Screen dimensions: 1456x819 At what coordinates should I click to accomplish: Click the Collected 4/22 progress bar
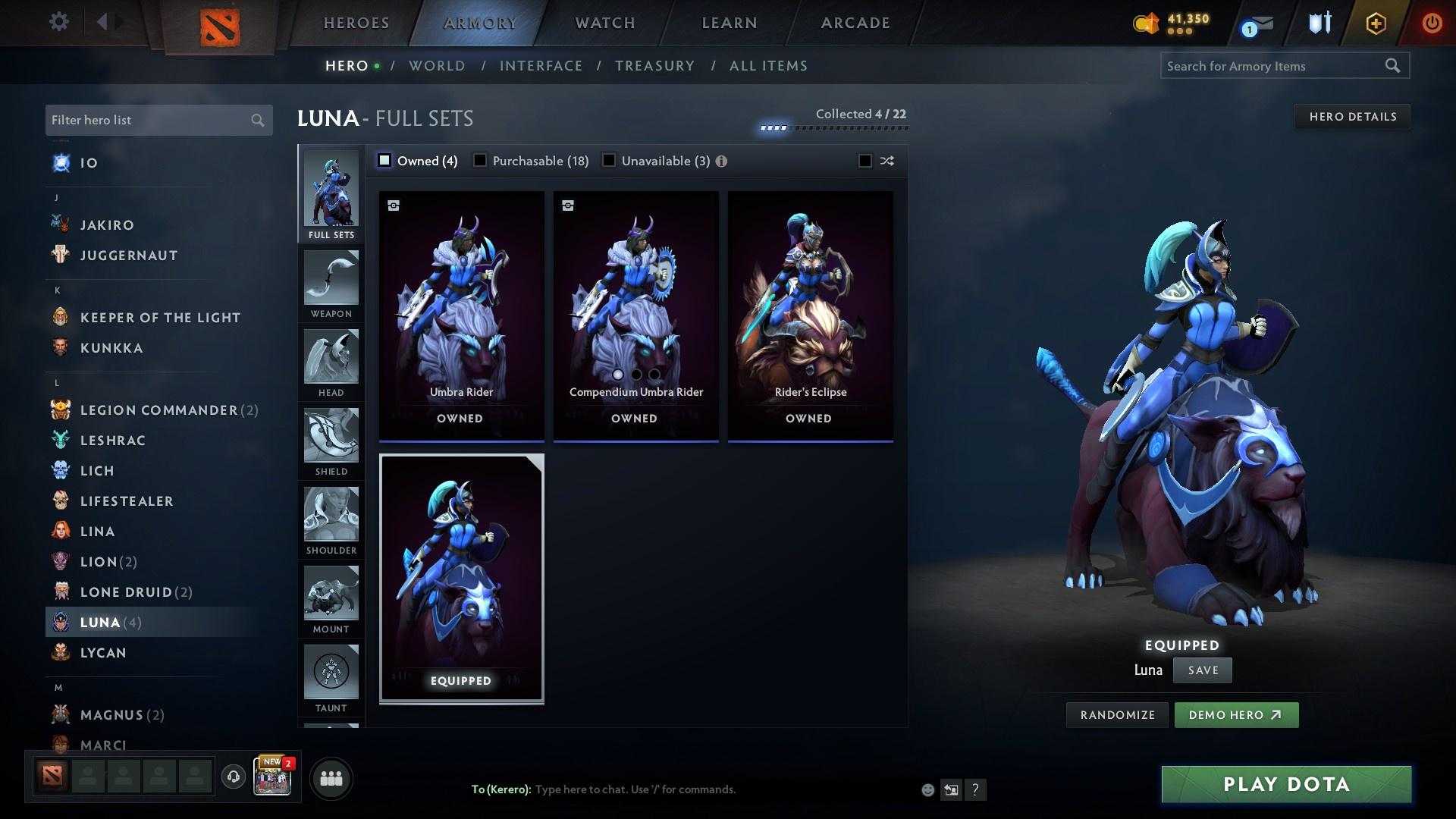(x=834, y=127)
